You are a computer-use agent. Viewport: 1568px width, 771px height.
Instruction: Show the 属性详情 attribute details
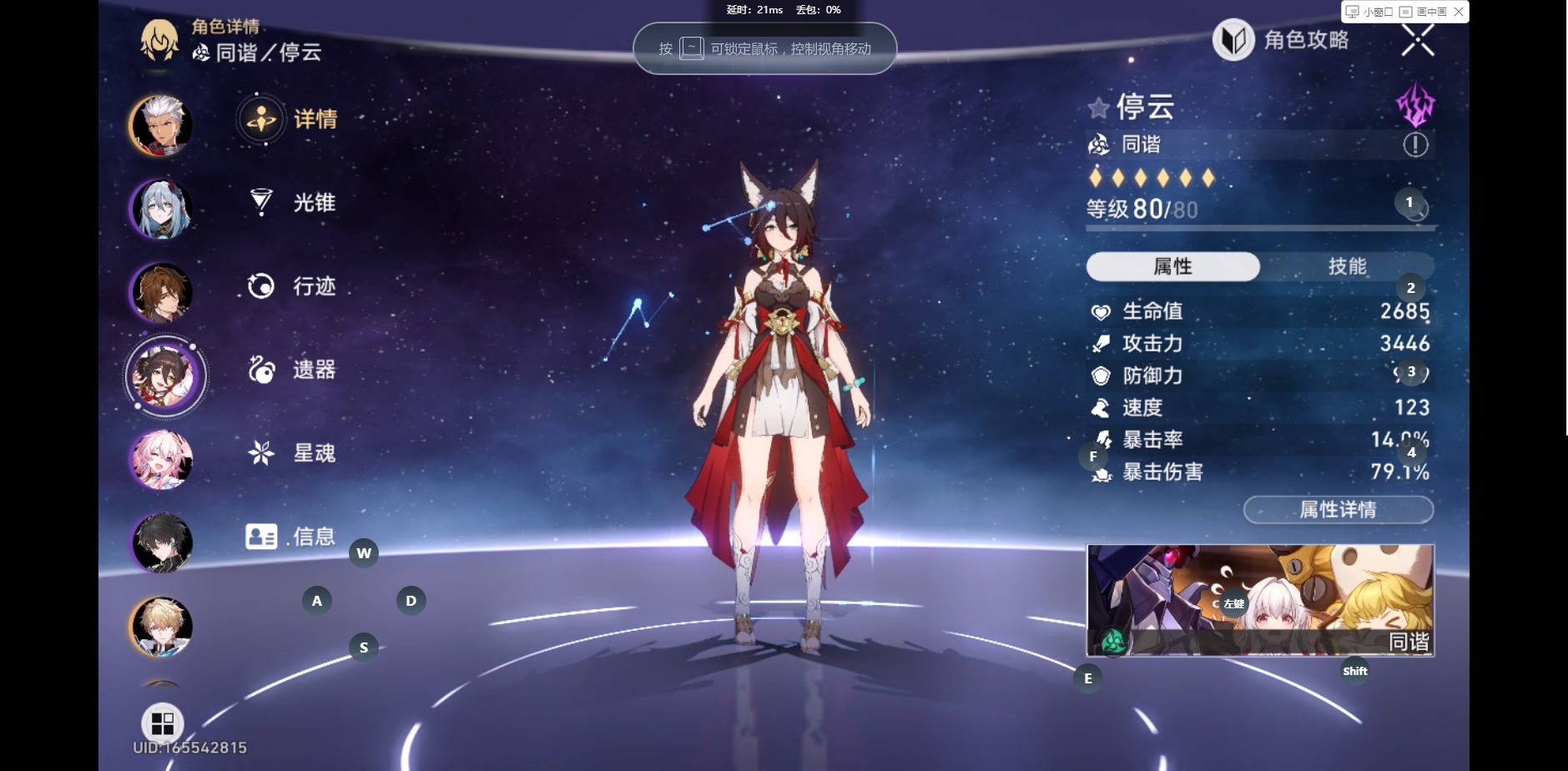1338,510
